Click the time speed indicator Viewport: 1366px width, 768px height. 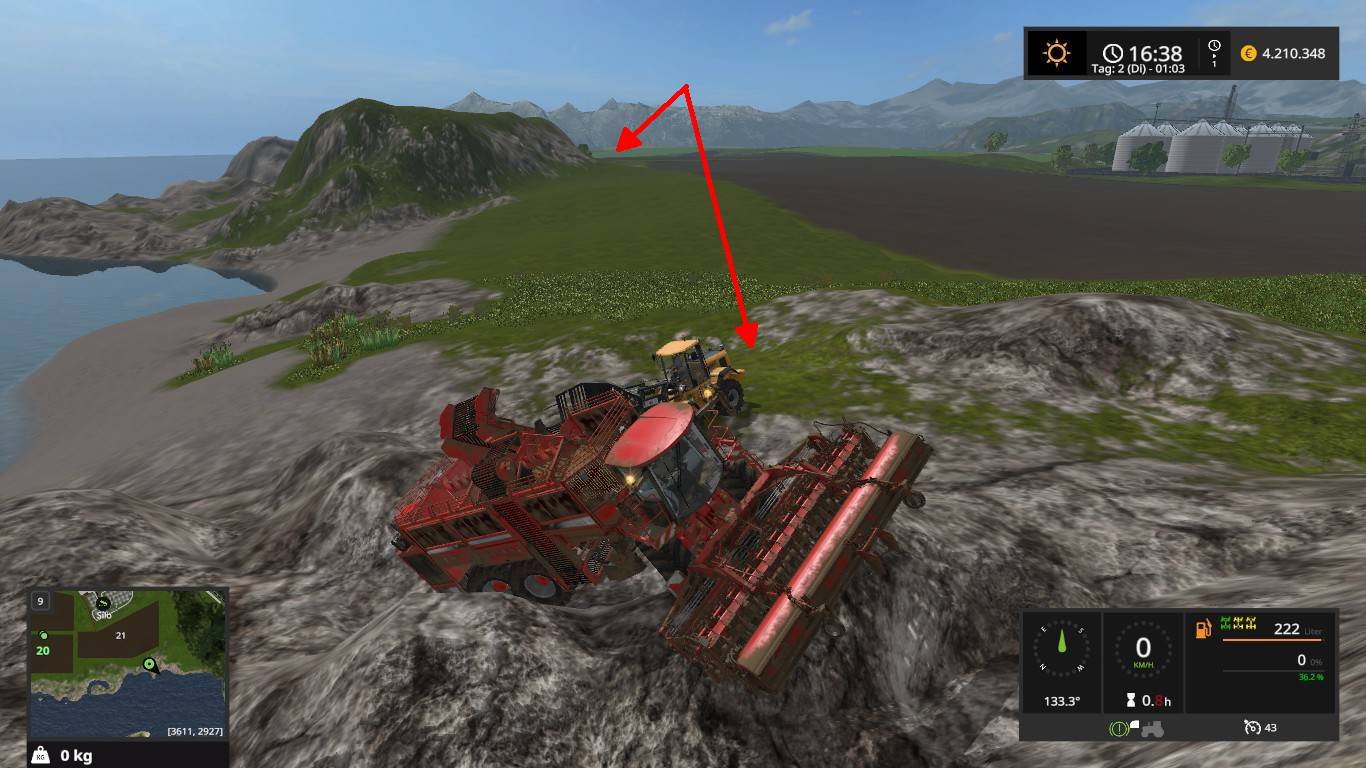(1214, 53)
